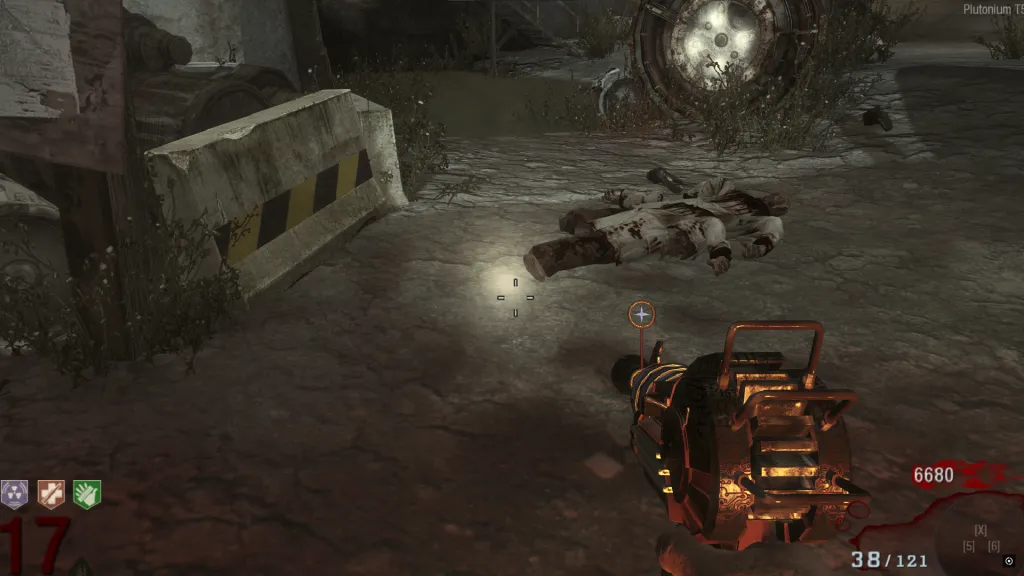Select the red Juggernog cross perk icon

pos(51,493)
